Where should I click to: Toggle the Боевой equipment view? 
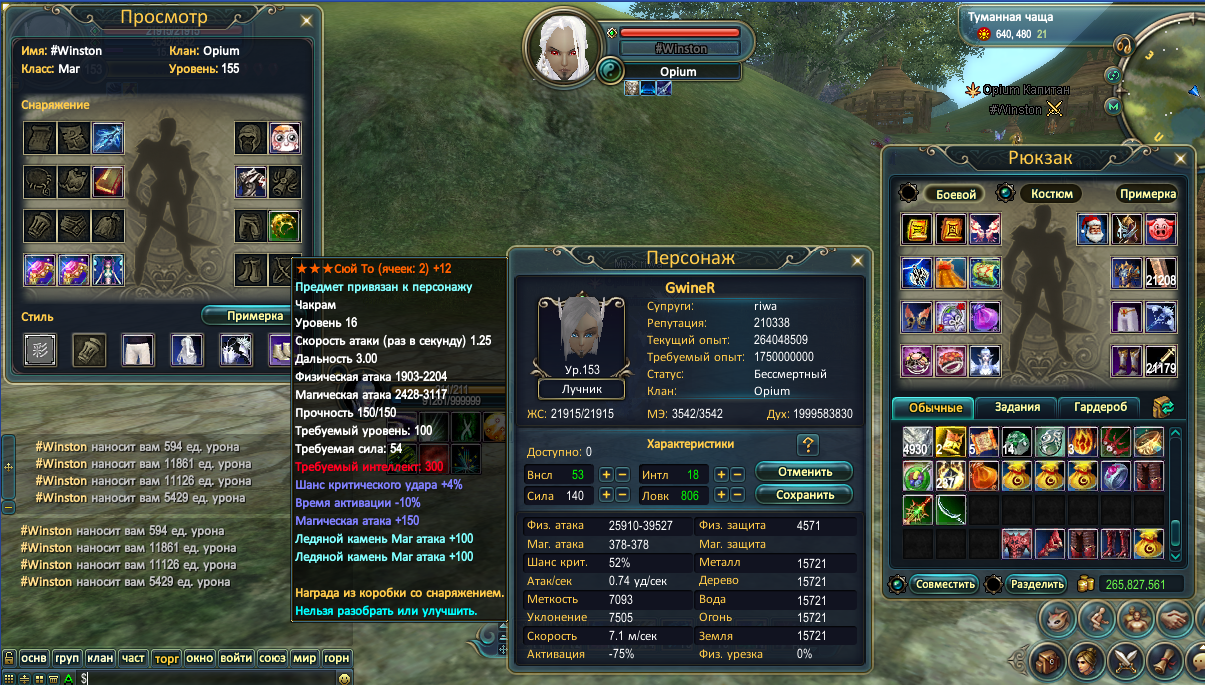[952, 194]
